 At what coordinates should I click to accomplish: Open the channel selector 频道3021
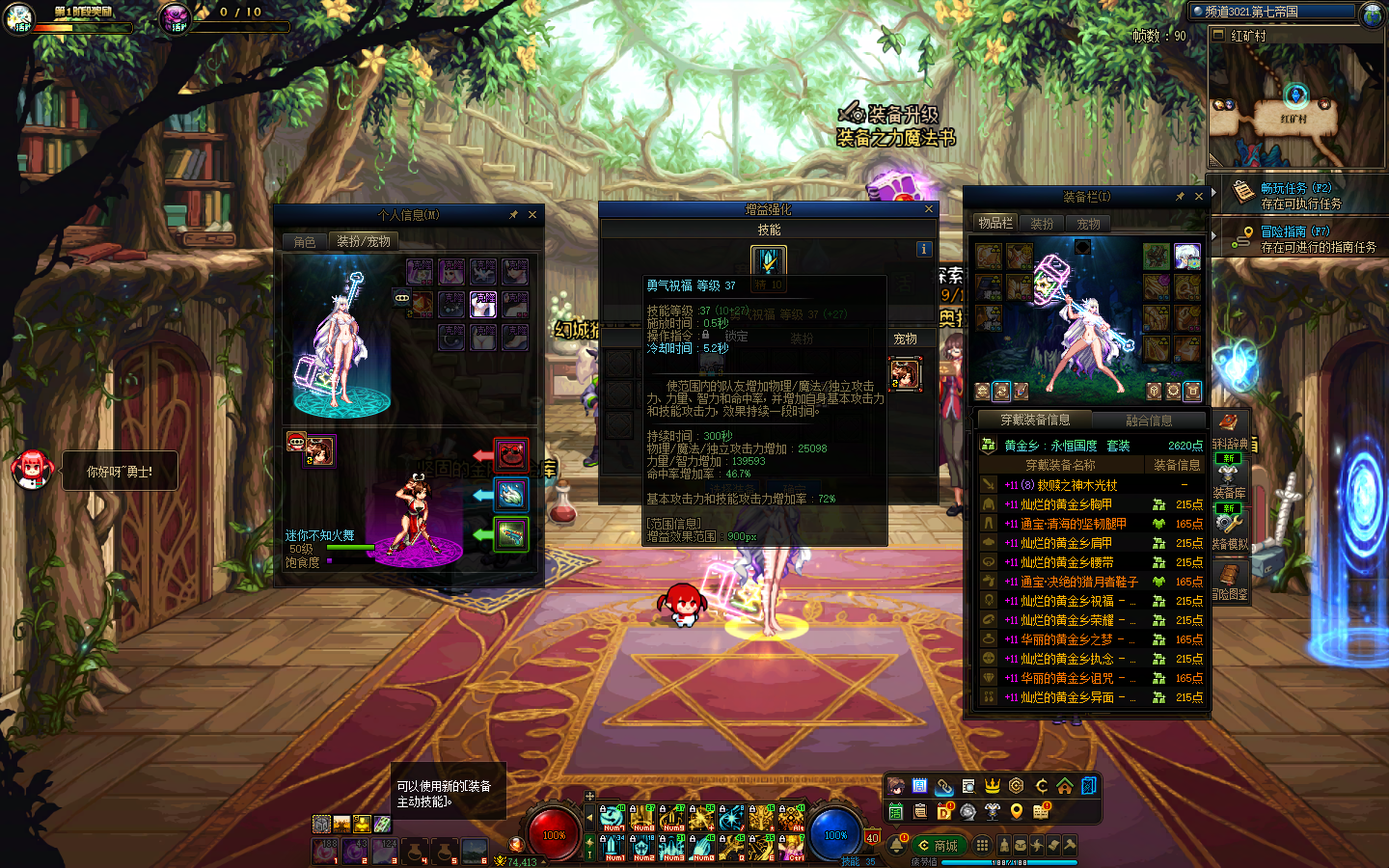tap(1271, 12)
